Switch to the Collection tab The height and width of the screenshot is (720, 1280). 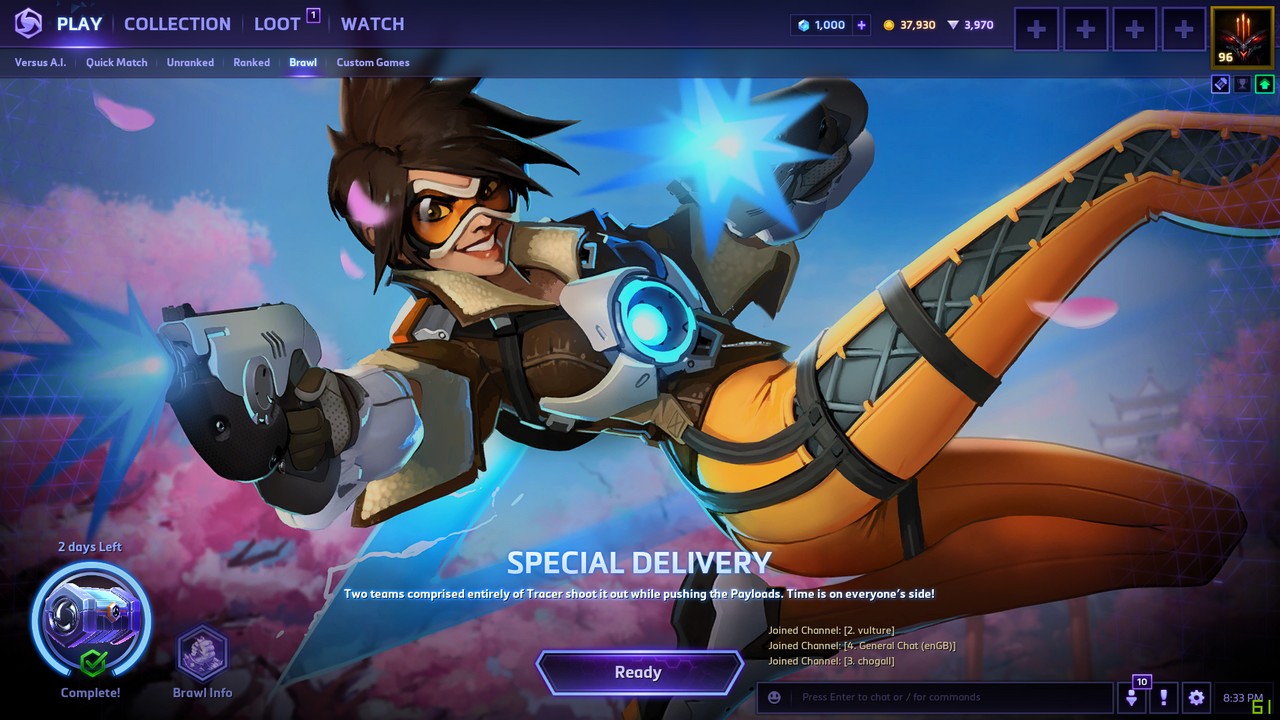coord(177,24)
